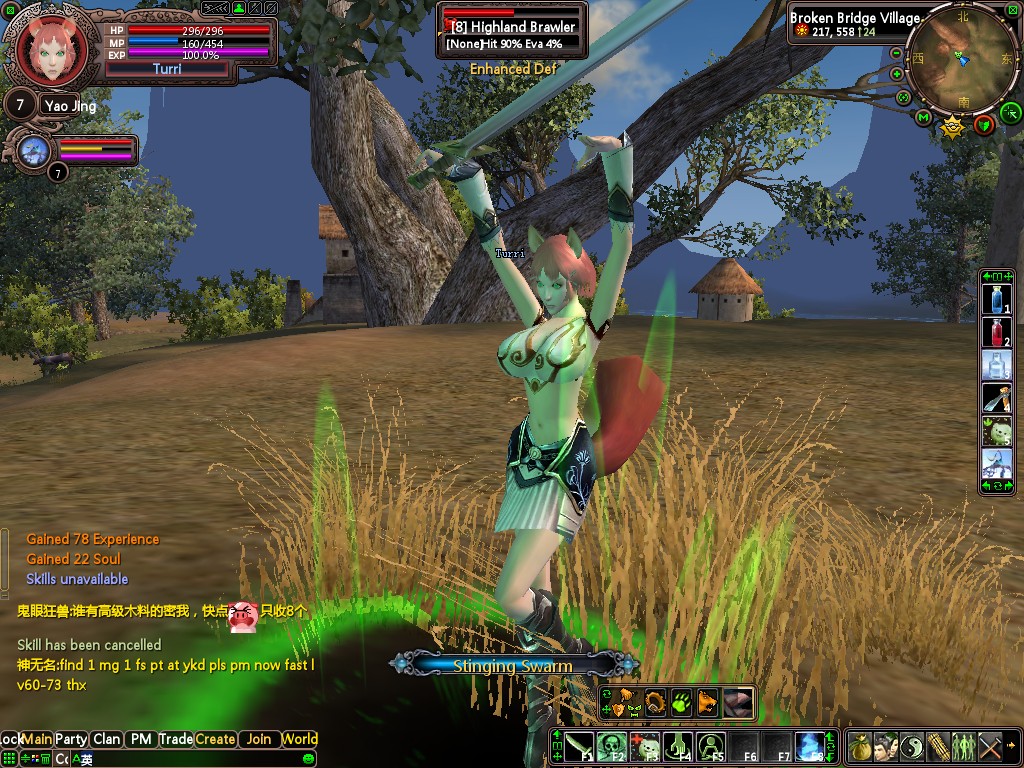Screen dimensions: 1024x768
Task: Select the green paw pet command
Action: click(680, 702)
